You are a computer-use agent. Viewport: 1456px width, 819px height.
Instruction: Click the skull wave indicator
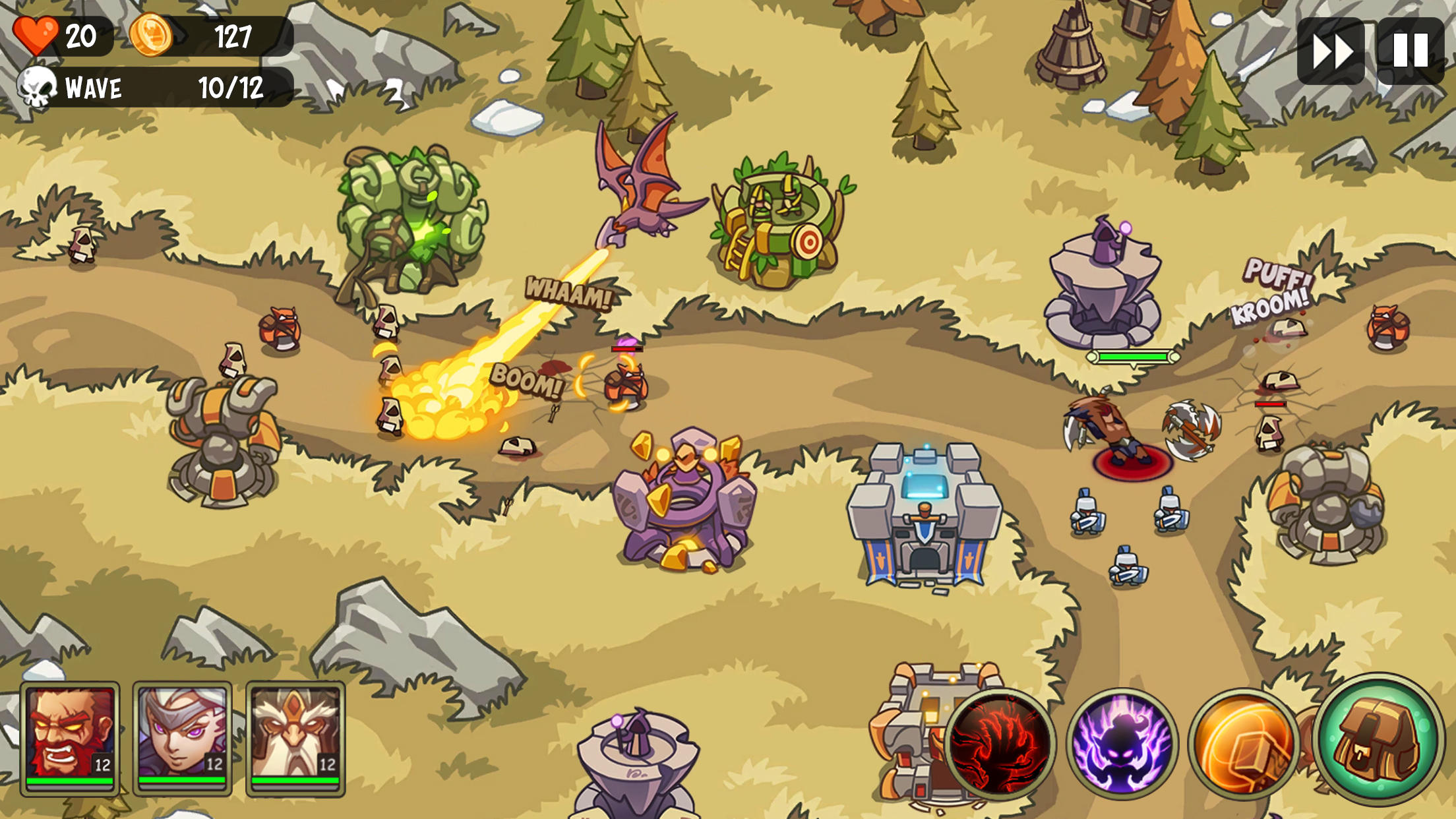coord(38,86)
